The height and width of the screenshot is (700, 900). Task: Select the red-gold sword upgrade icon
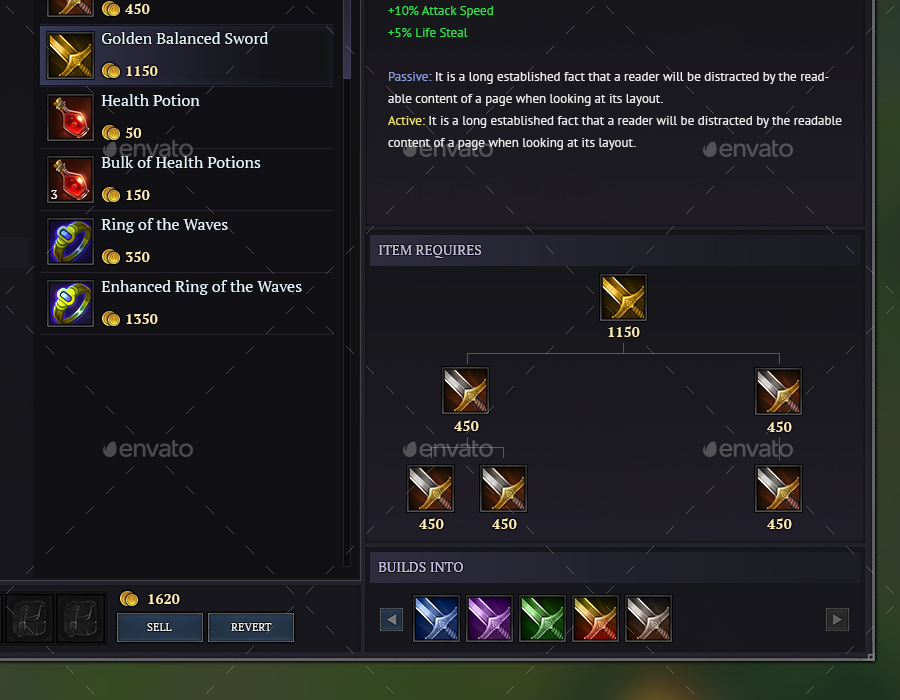click(x=596, y=619)
